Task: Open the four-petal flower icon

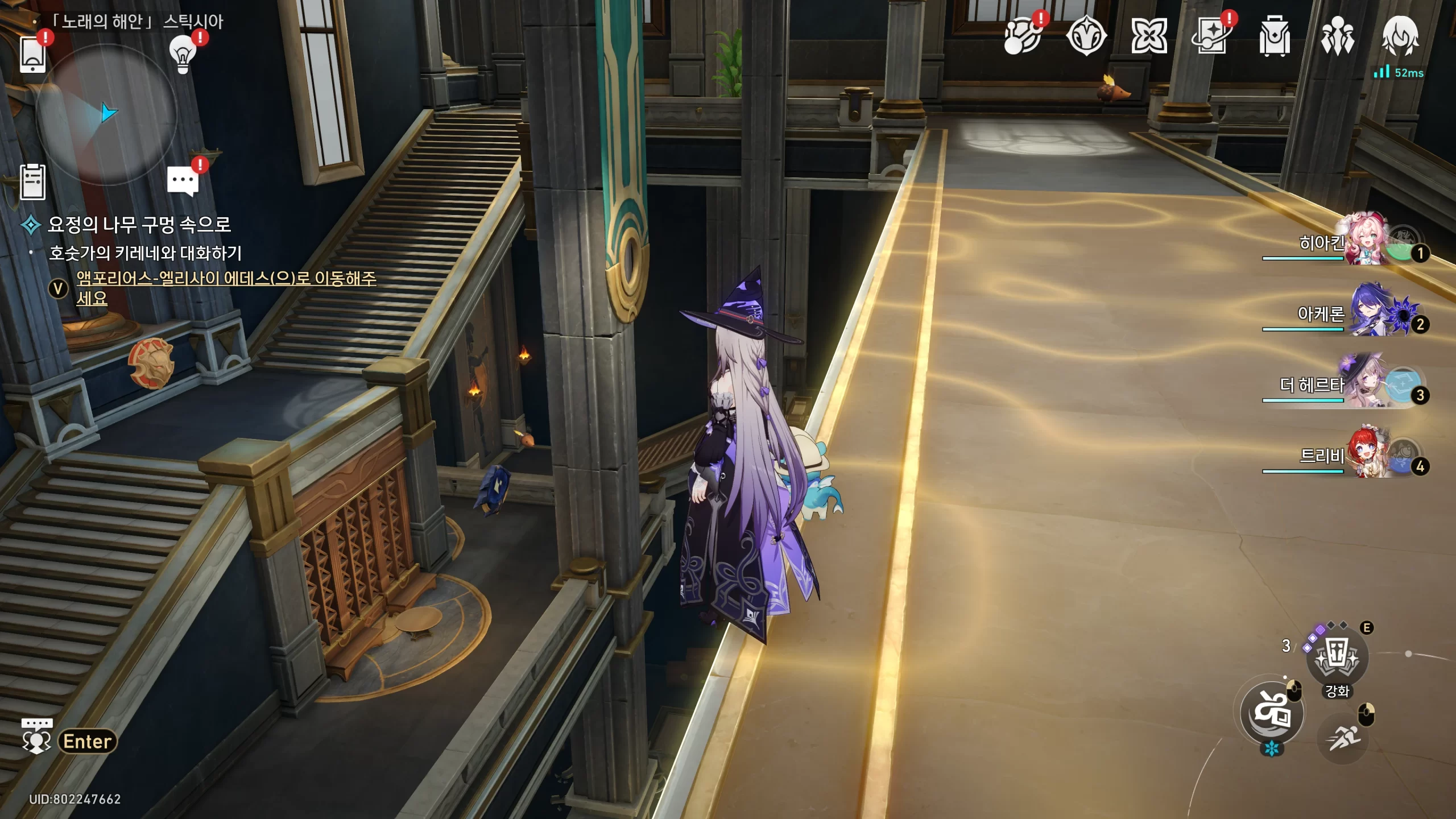Action: click(1149, 36)
